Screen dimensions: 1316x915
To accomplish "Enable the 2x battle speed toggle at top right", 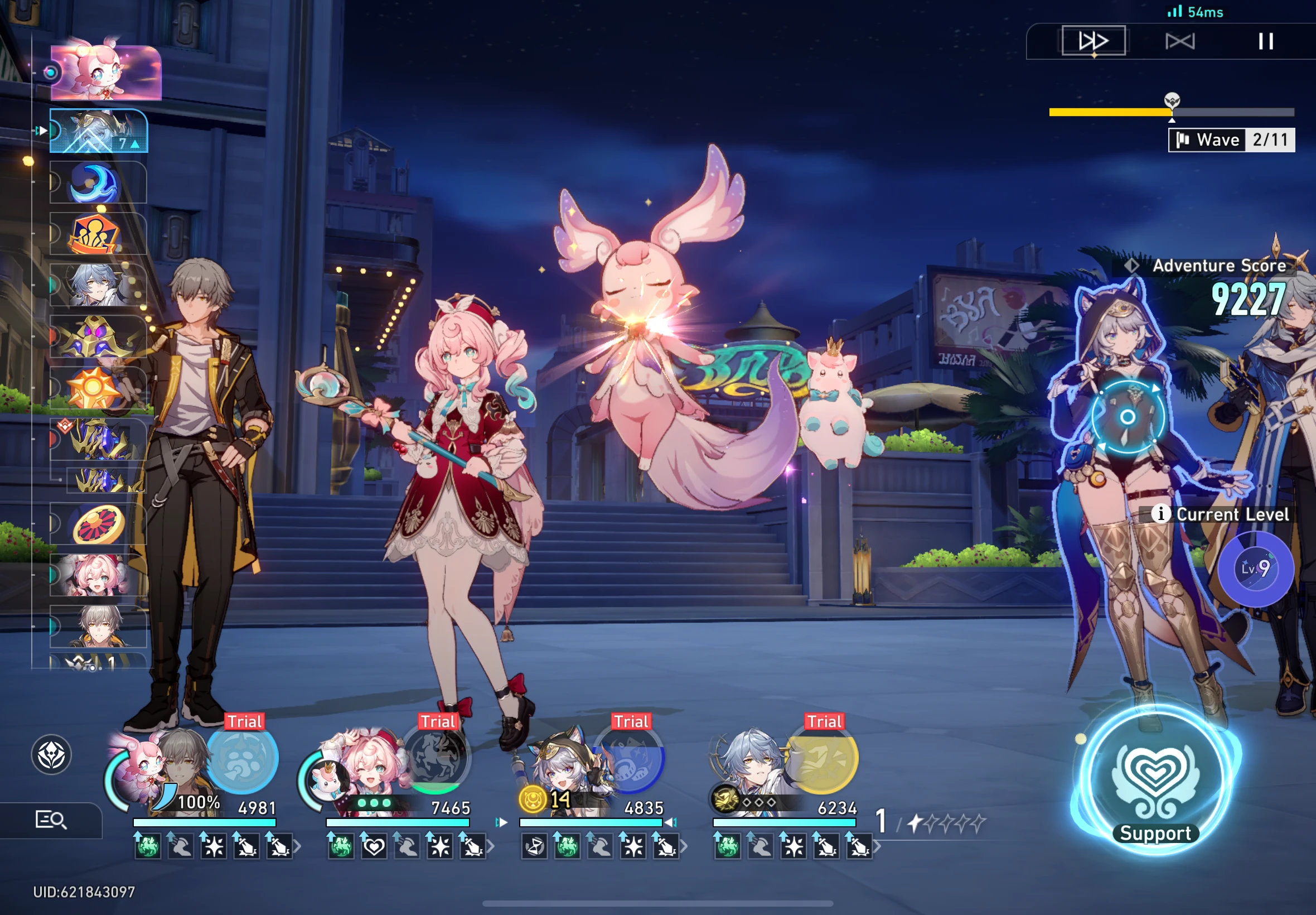I will (1094, 40).
